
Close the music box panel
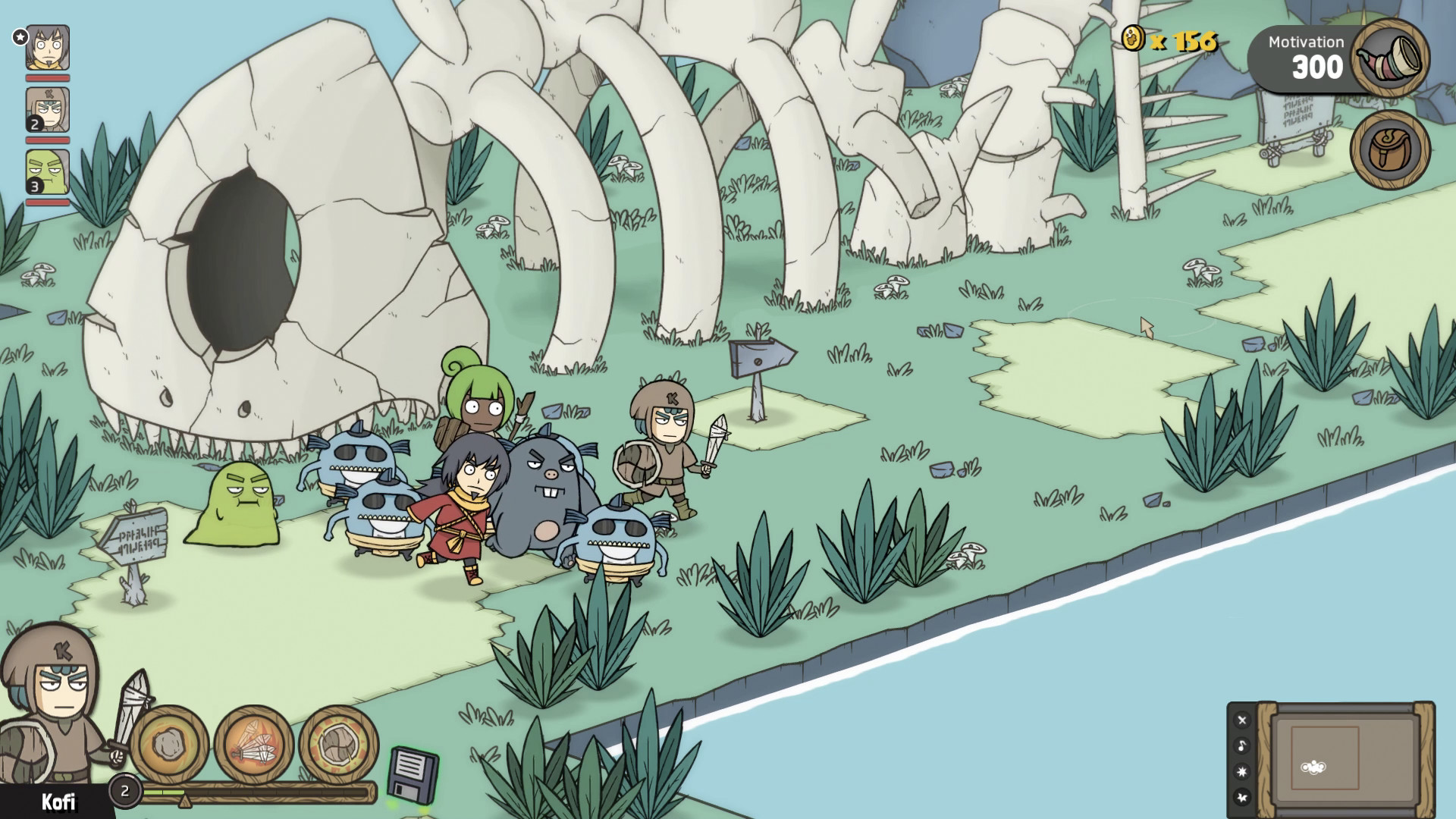point(1241,720)
